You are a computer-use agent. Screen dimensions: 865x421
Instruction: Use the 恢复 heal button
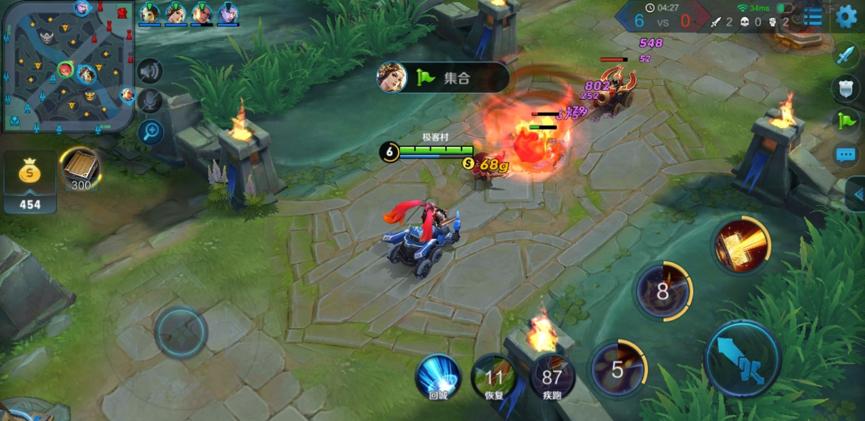coord(495,377)
